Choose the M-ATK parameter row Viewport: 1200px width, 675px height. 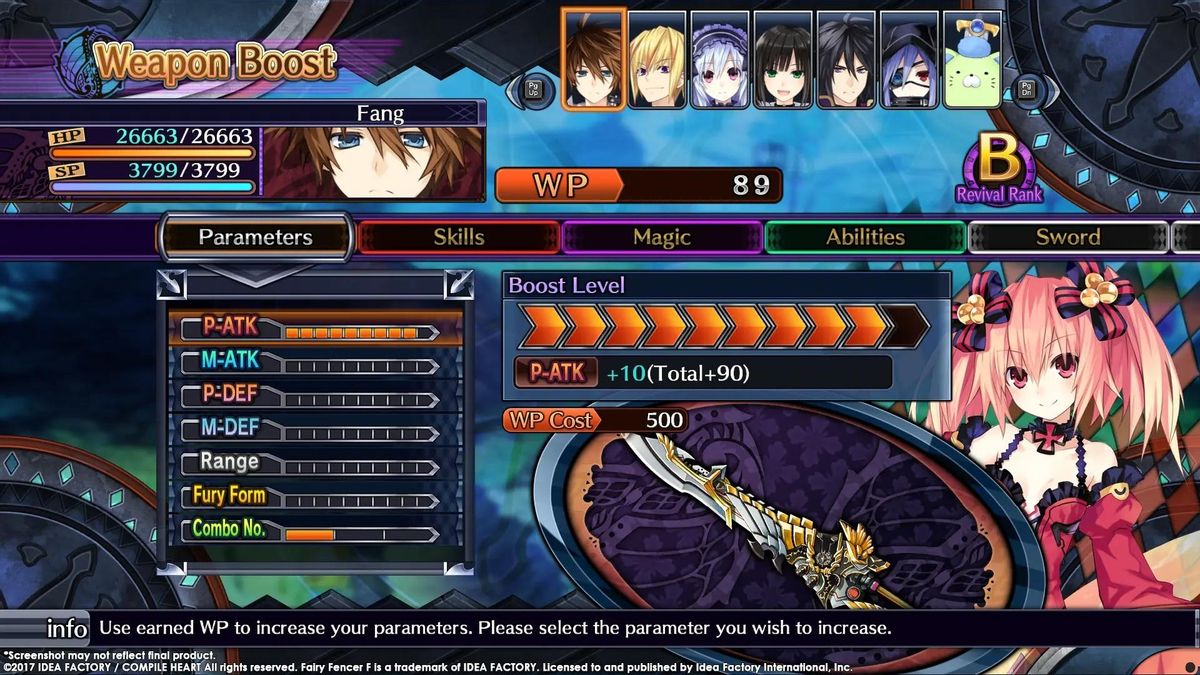point(316,361)
